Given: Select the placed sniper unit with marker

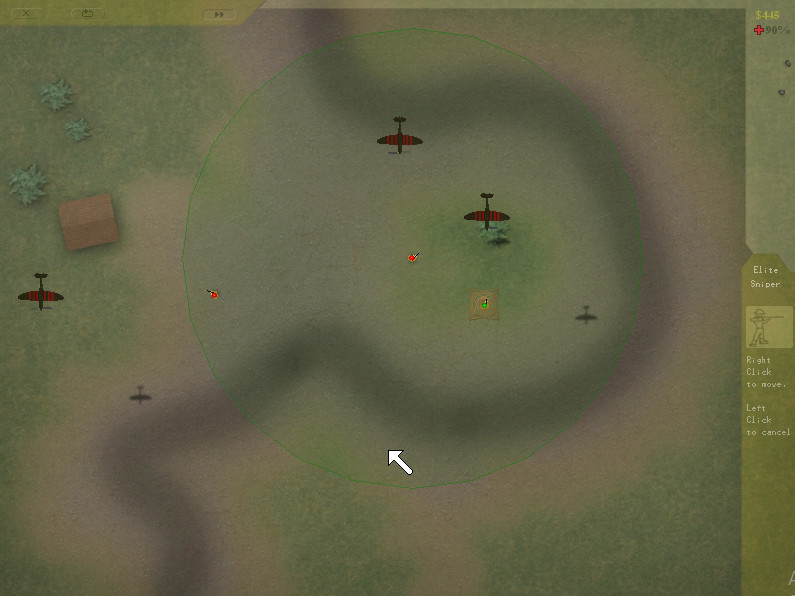Looking at the screenshot, I should (x=484, y=303).
